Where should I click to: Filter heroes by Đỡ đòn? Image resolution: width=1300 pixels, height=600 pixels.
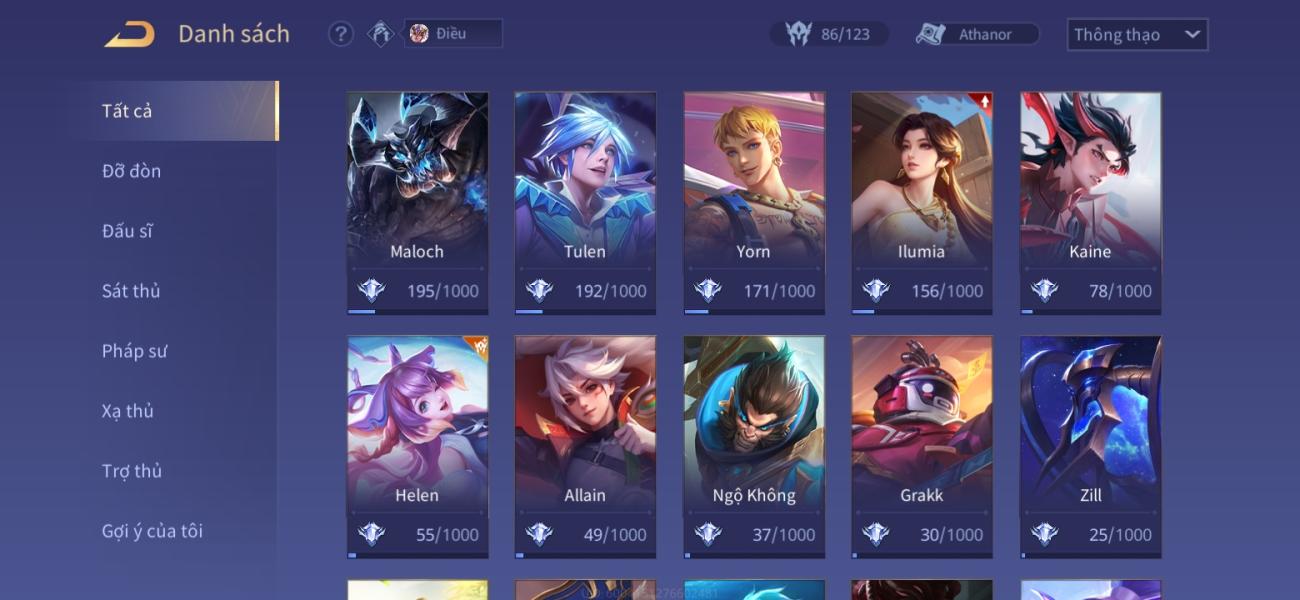[131, 171]
